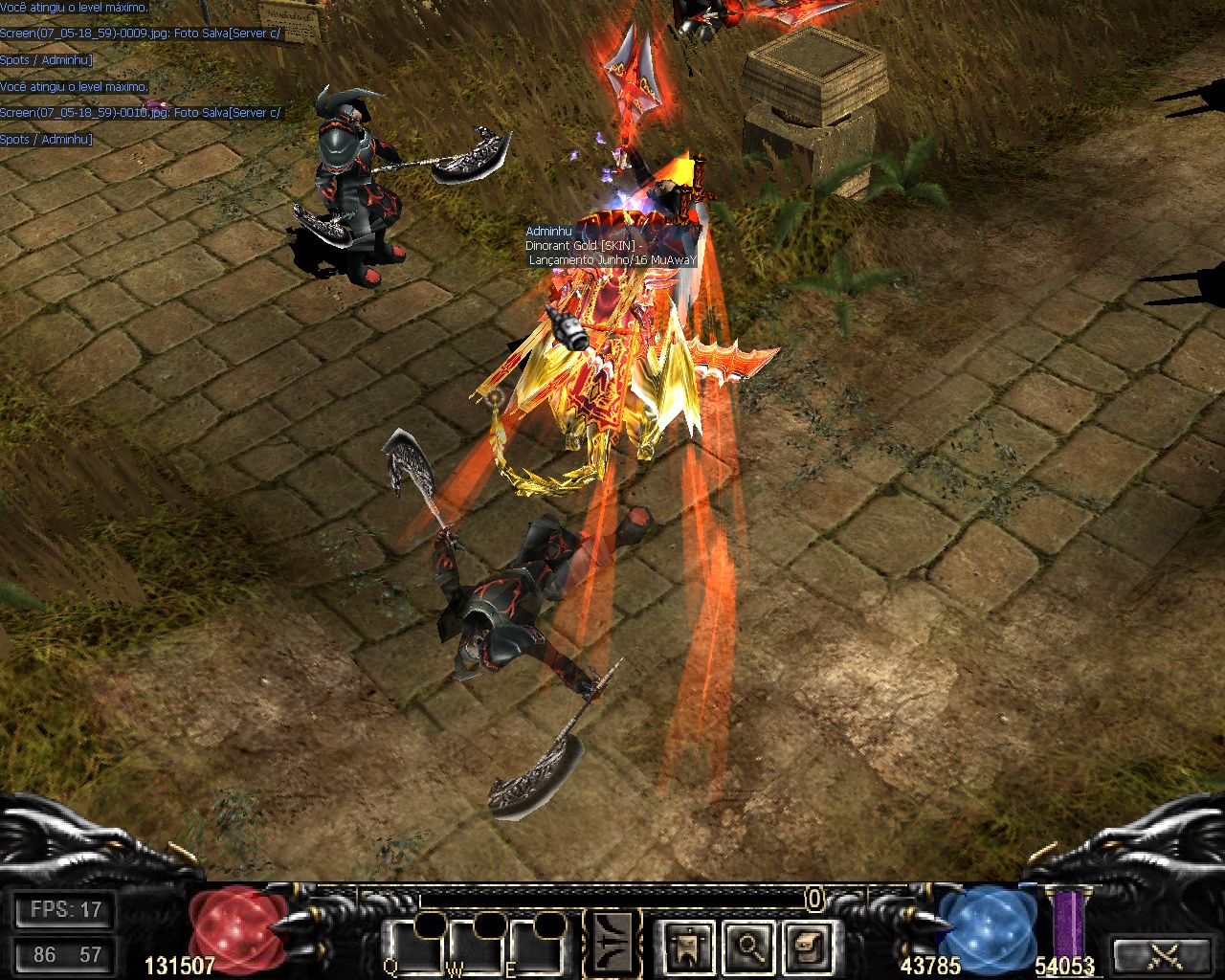Select the active skill slot
This screenshot has width=1225, height=980.
[x=613, y=942]
